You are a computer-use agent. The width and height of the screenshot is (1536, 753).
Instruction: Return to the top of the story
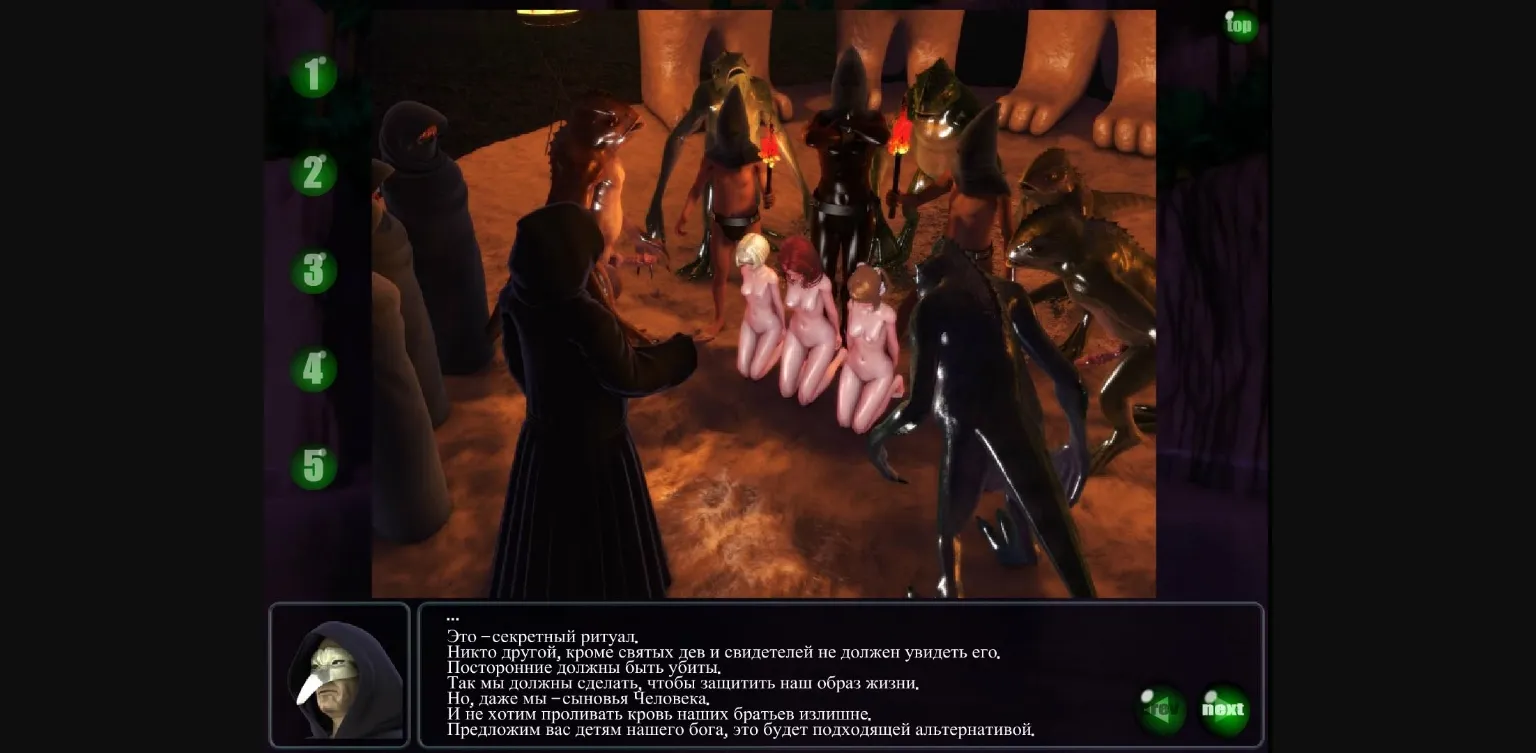(x=1239, y=26)
